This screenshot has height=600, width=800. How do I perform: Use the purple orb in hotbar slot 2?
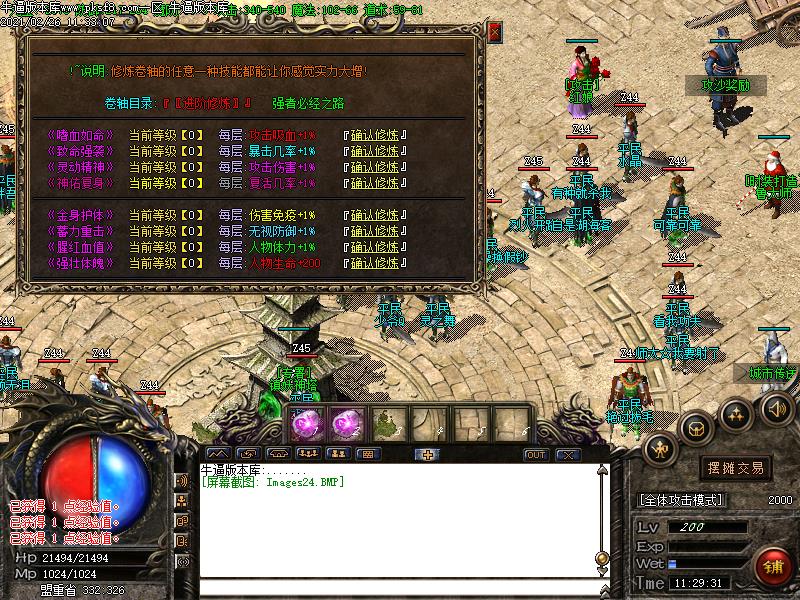pos(346,424)
